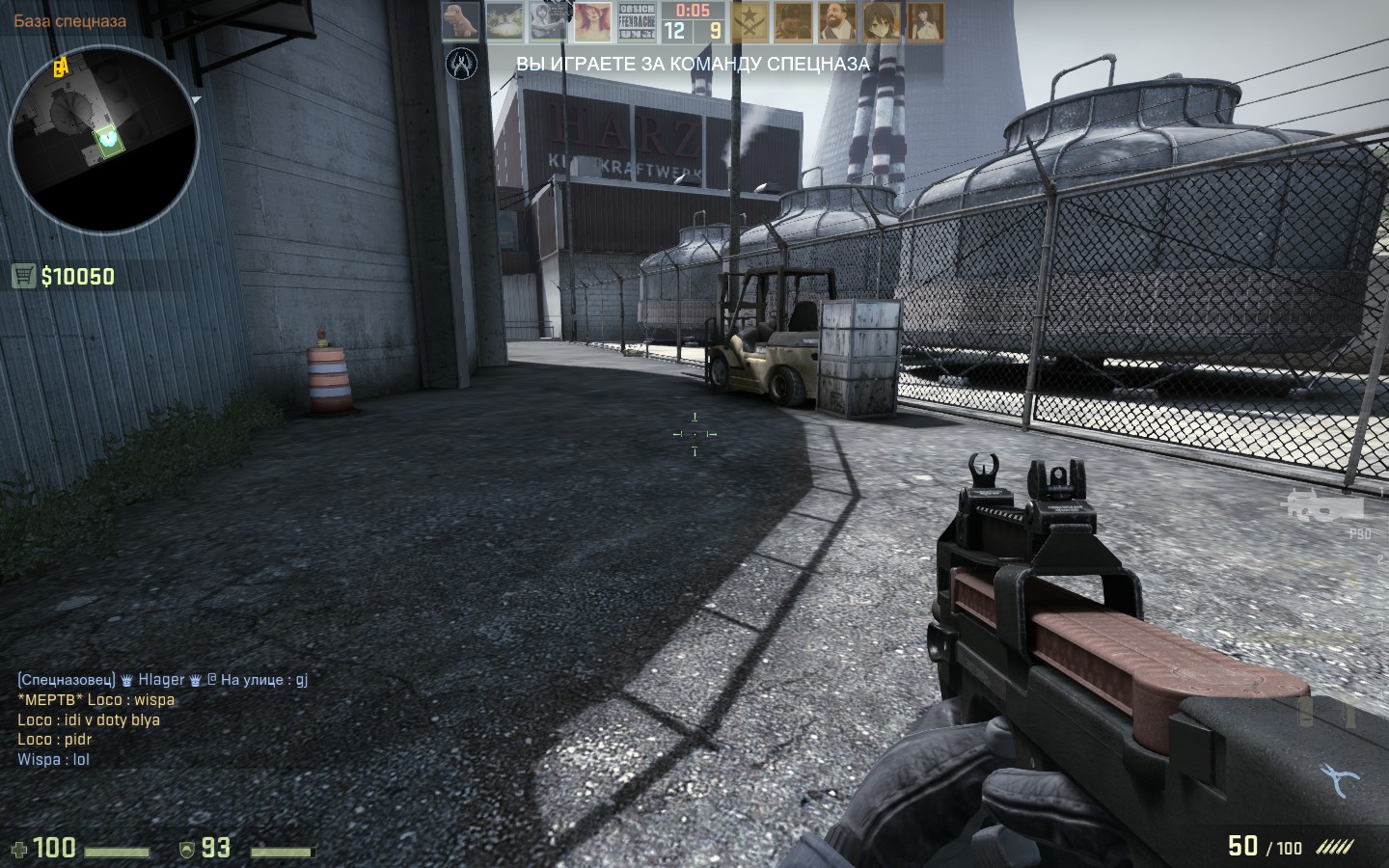Click the bearded man player avatar
The width and height of the screenshot is (1389, 868).
(x=837, y=21)
